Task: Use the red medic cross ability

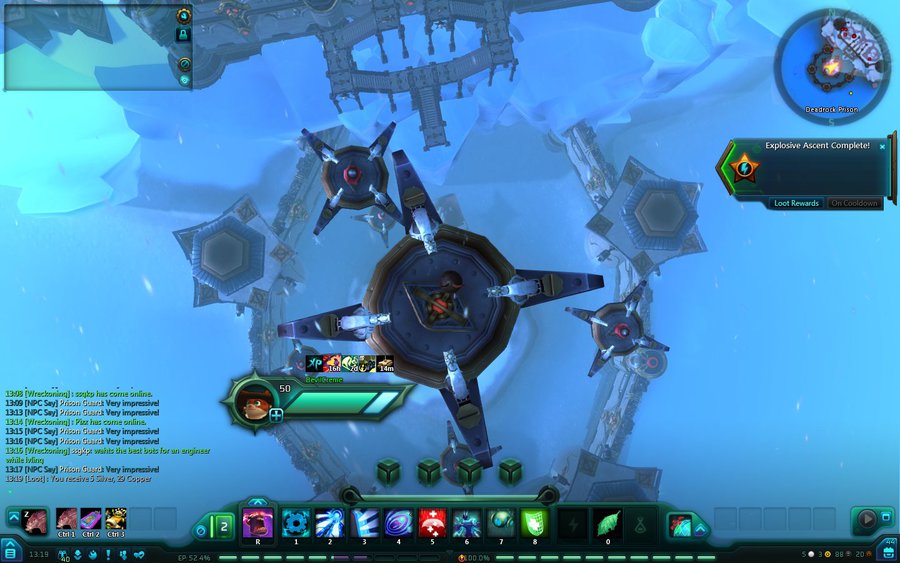Action: coord(432,523)
